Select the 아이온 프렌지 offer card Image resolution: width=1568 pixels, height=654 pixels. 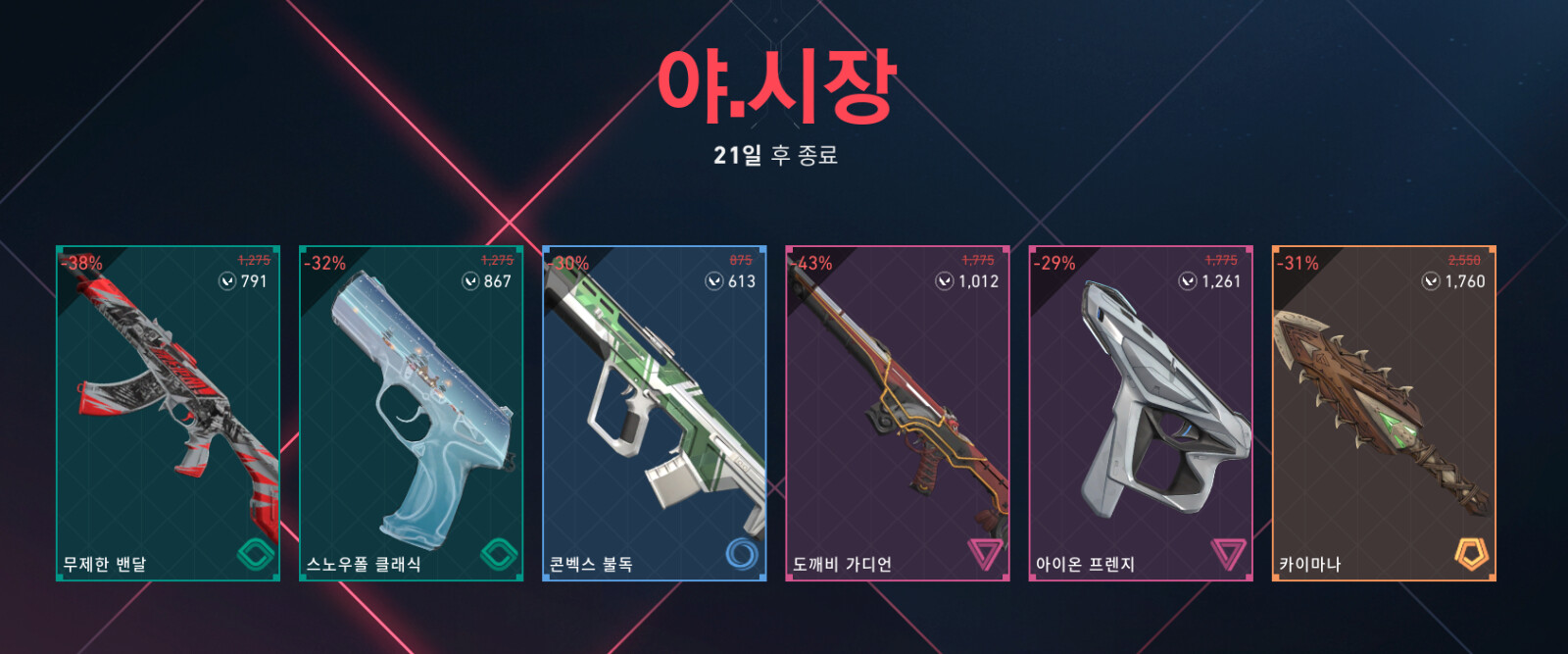click(x=1140, y=413)
